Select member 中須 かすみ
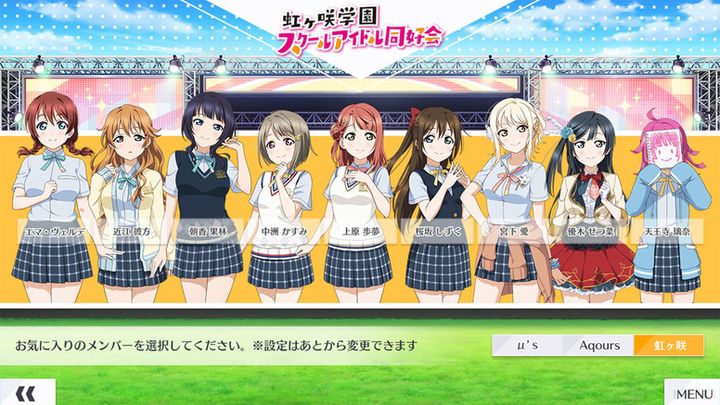 click(281, 200)
